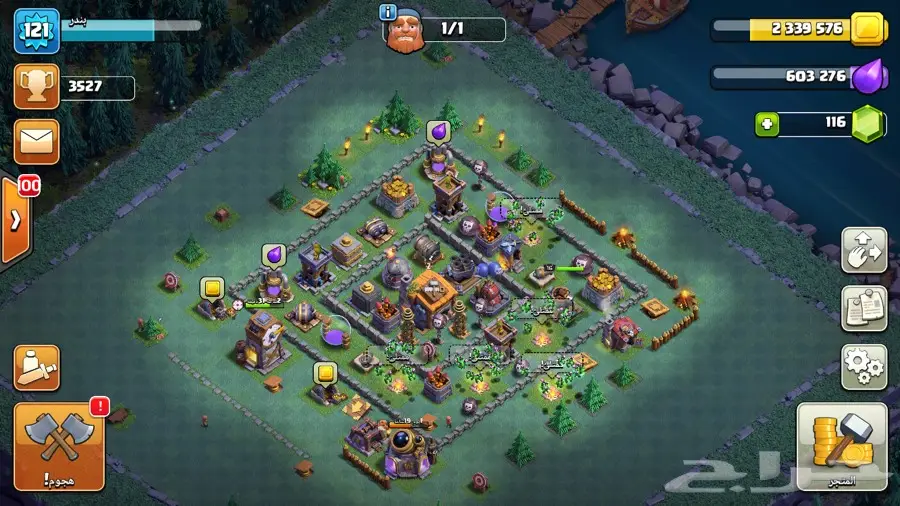Screen dimensions: 900x506
Task: Open the player profile level 121 badge
Action: [34, 30]
